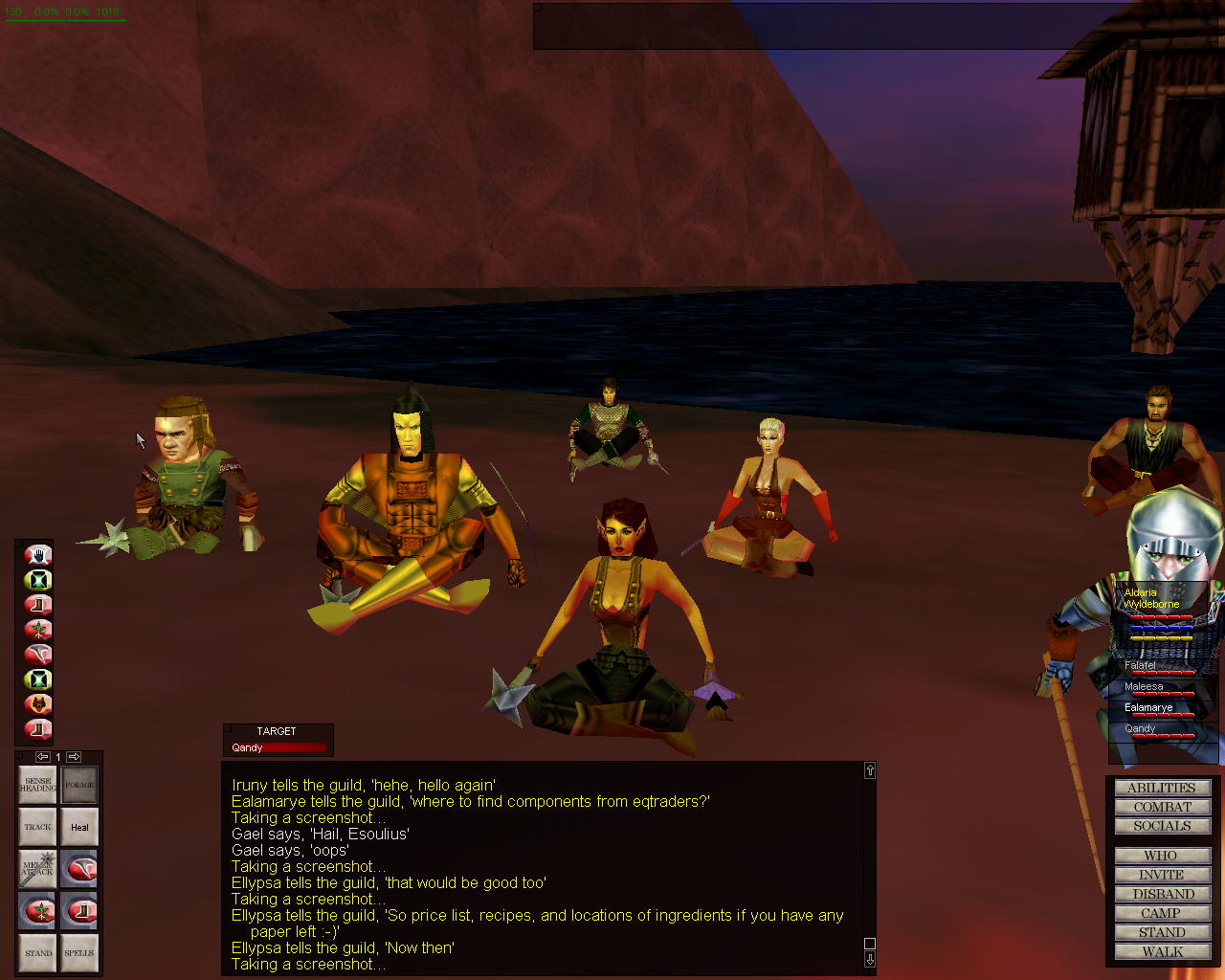The image size is (1225, 980).
Task: Go to the next hotbar page
Action: (x=74, y=757)
